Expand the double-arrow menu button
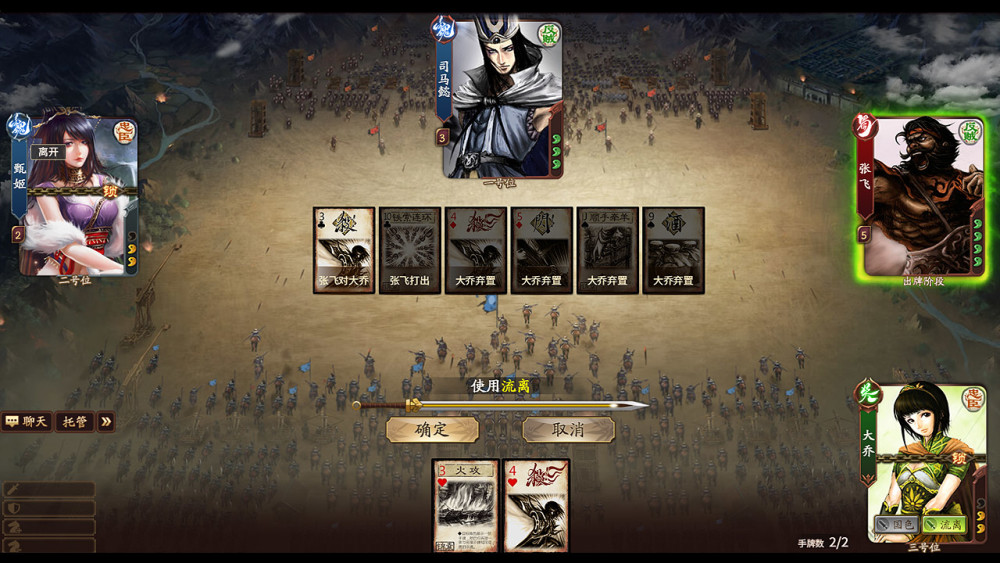Screen dimensions: 1000x563 pyautogui.click(x=105, y=422)
